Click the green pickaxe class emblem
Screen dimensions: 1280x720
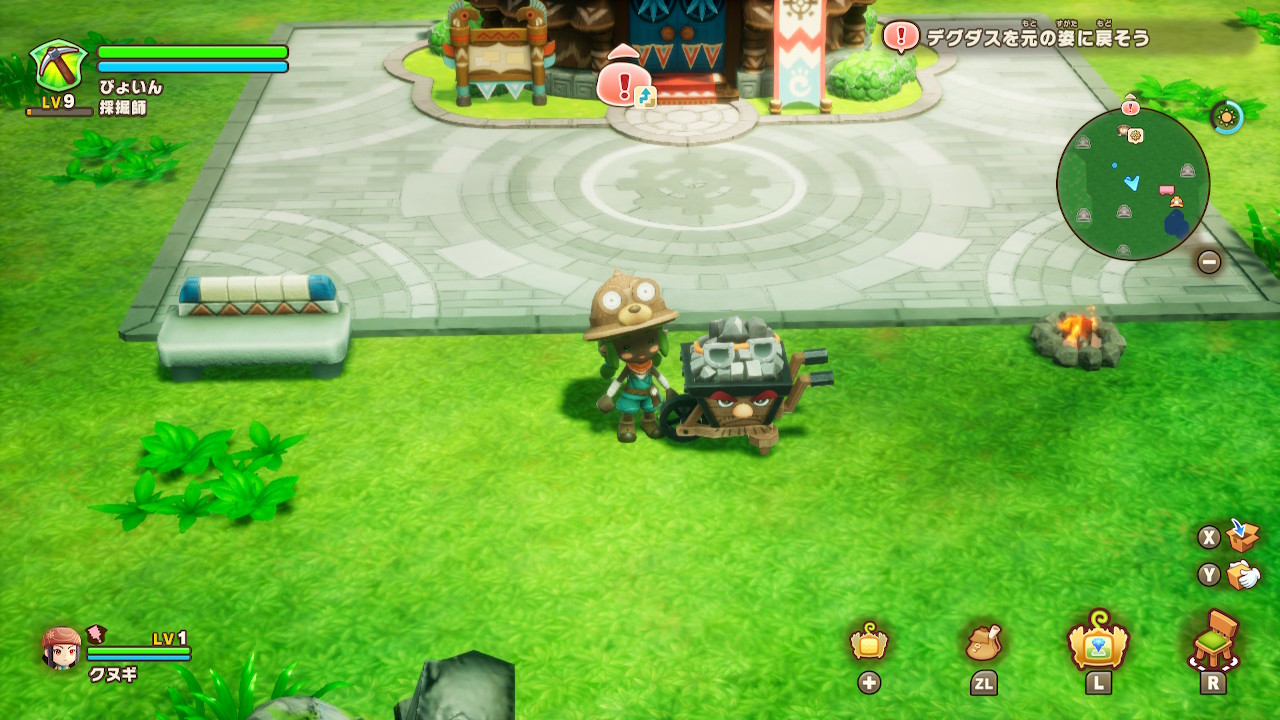point(59,66)
